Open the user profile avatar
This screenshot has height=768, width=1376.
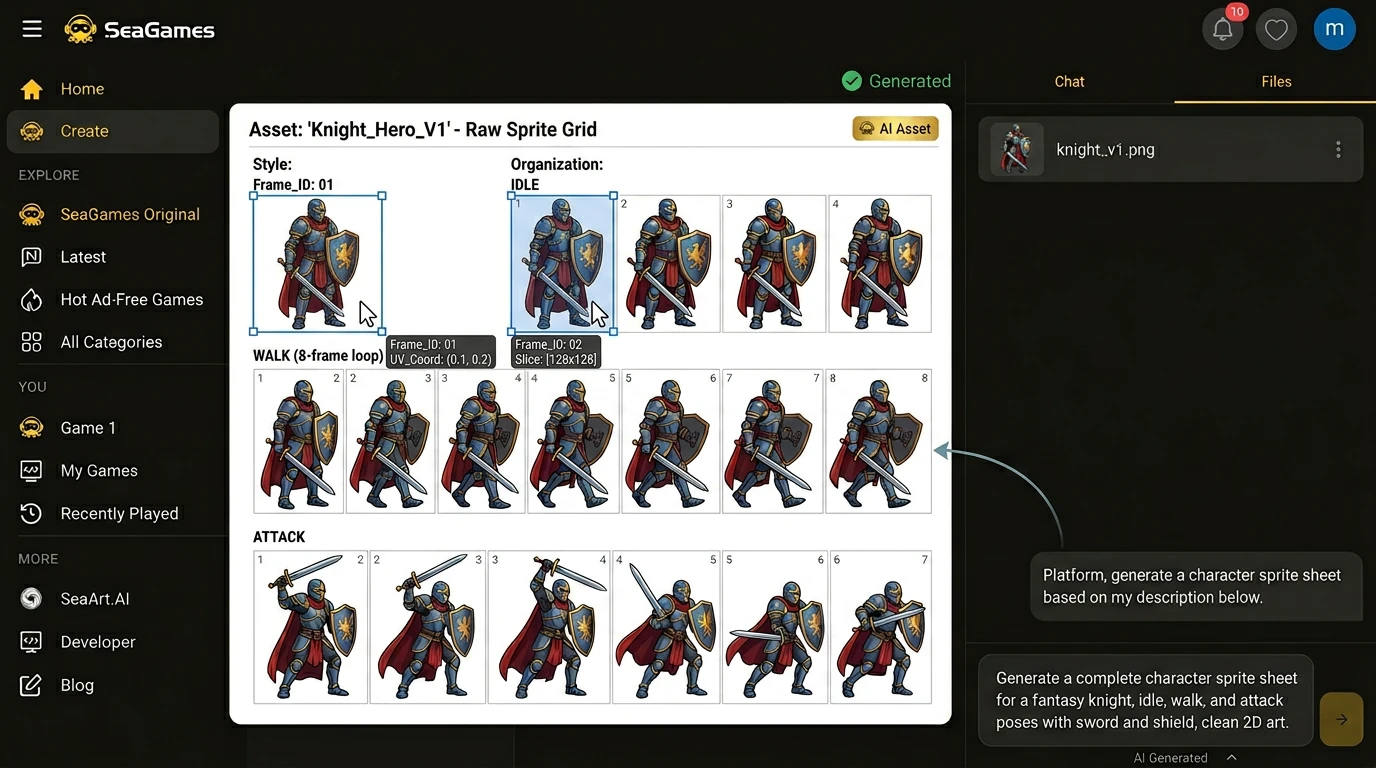coord(1334,30)
